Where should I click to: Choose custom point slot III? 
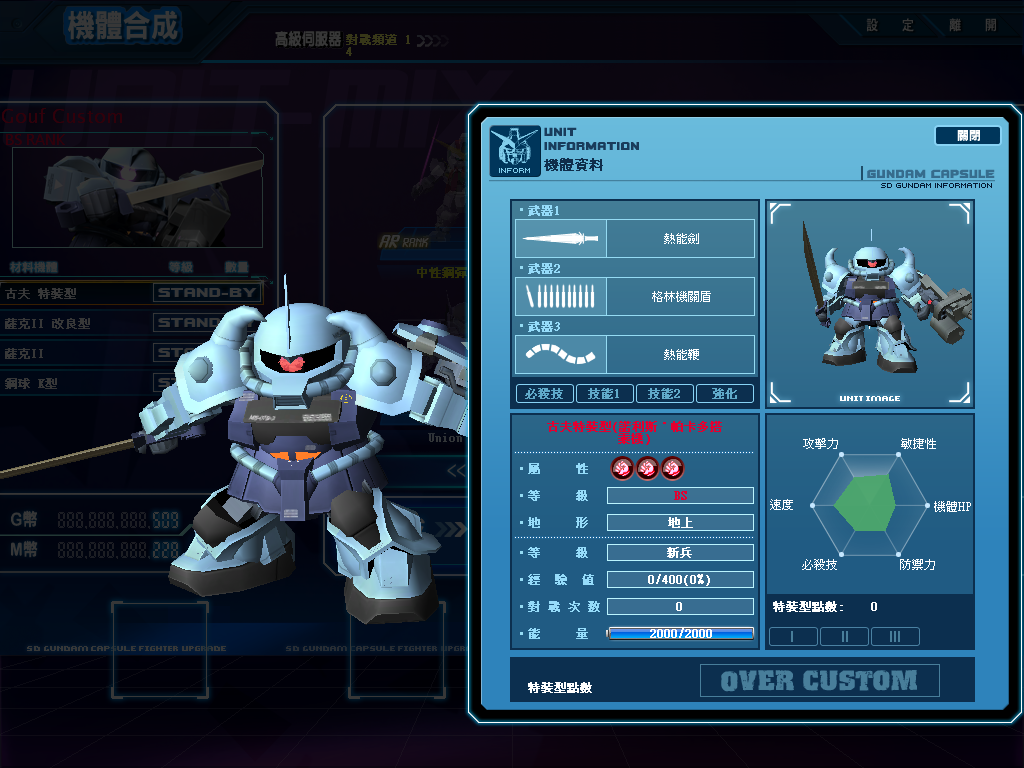[x=895, y=636]
